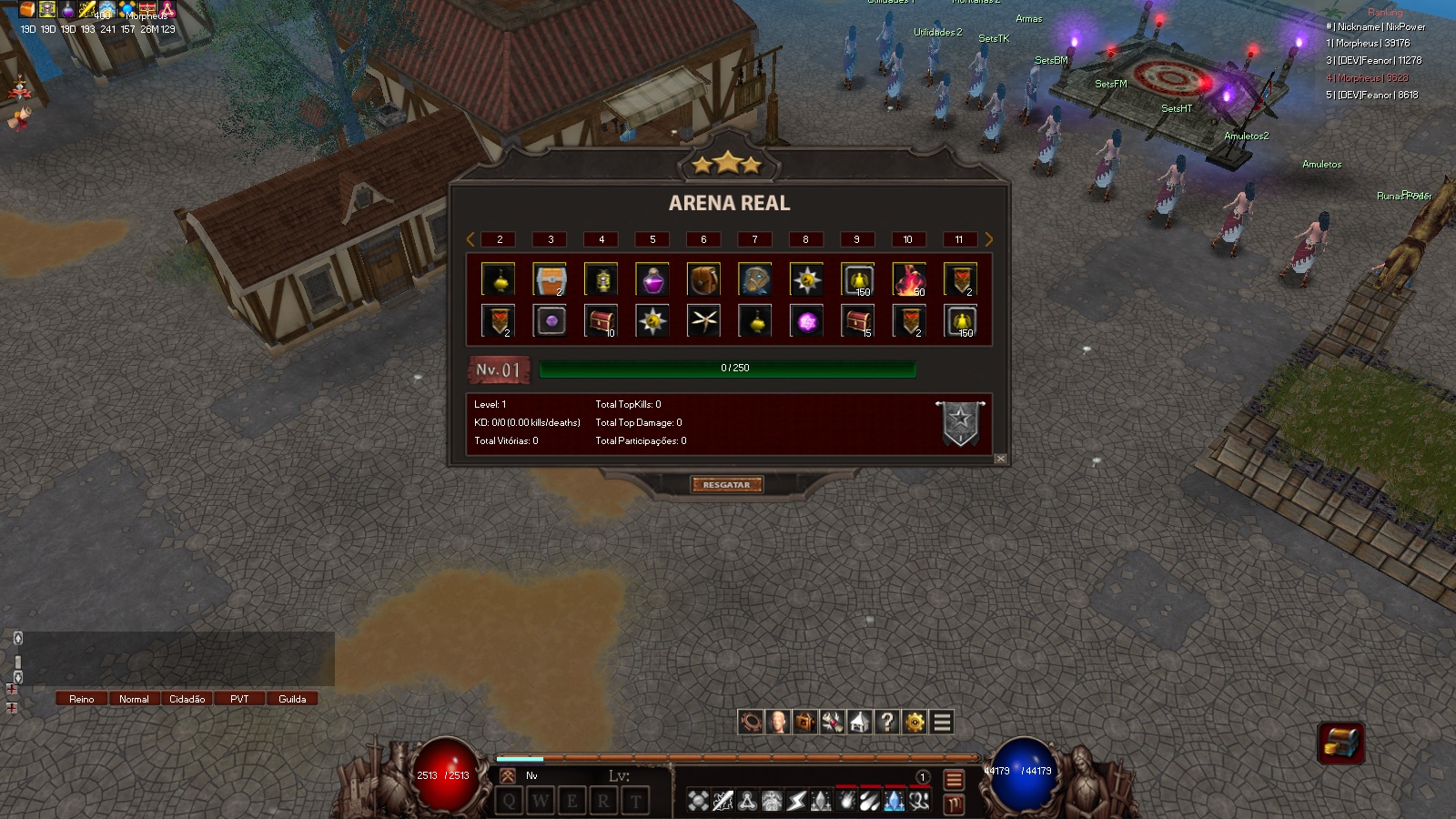The width and height of the screenshot is (1456, 819).
Task: Open the inventory bag icon
Action: (x=804, y=723)
